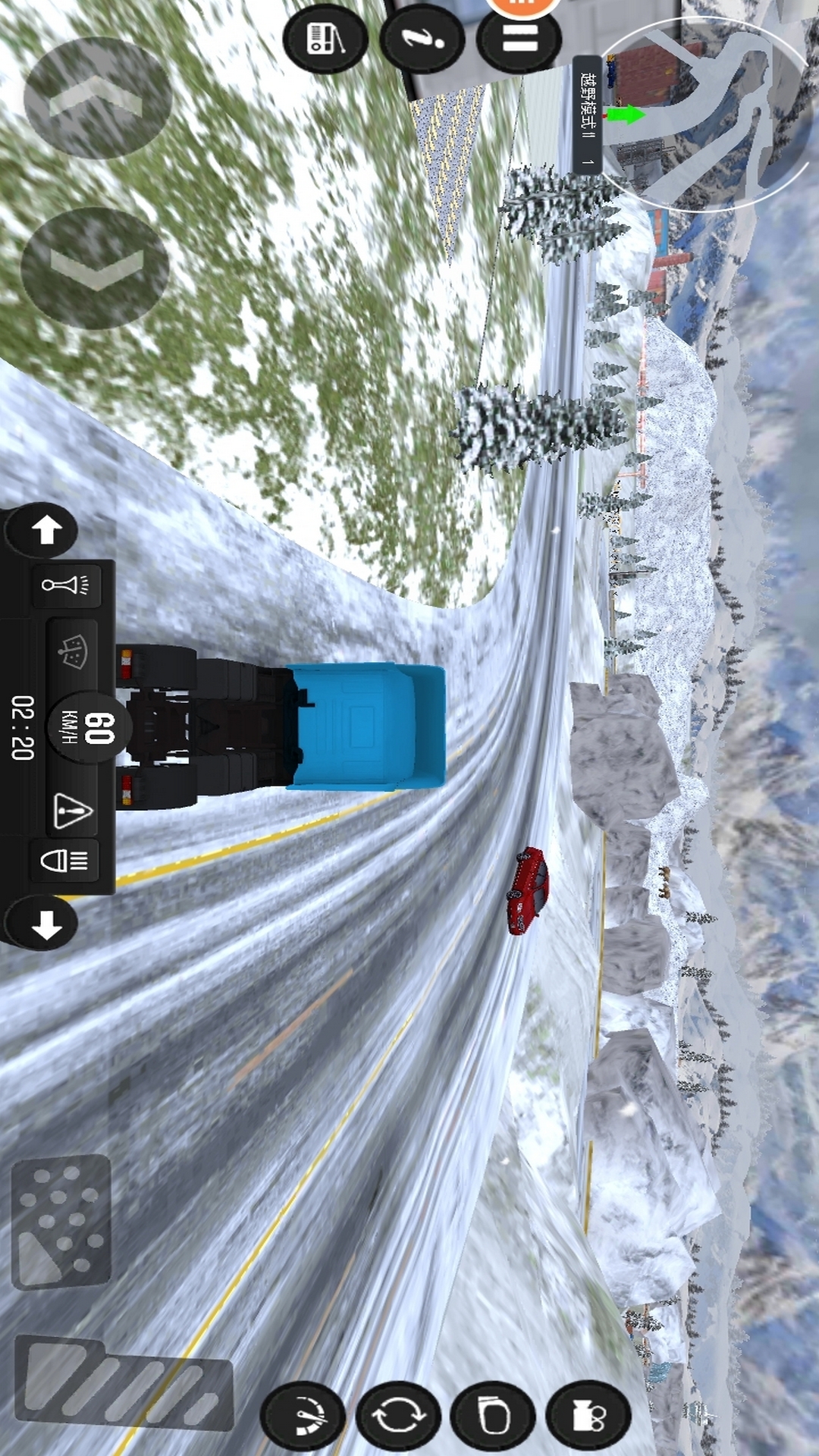Open the radio and antenna icon button
The height and width of the screenshot is (1456, 819).
[x=325, y=38]
